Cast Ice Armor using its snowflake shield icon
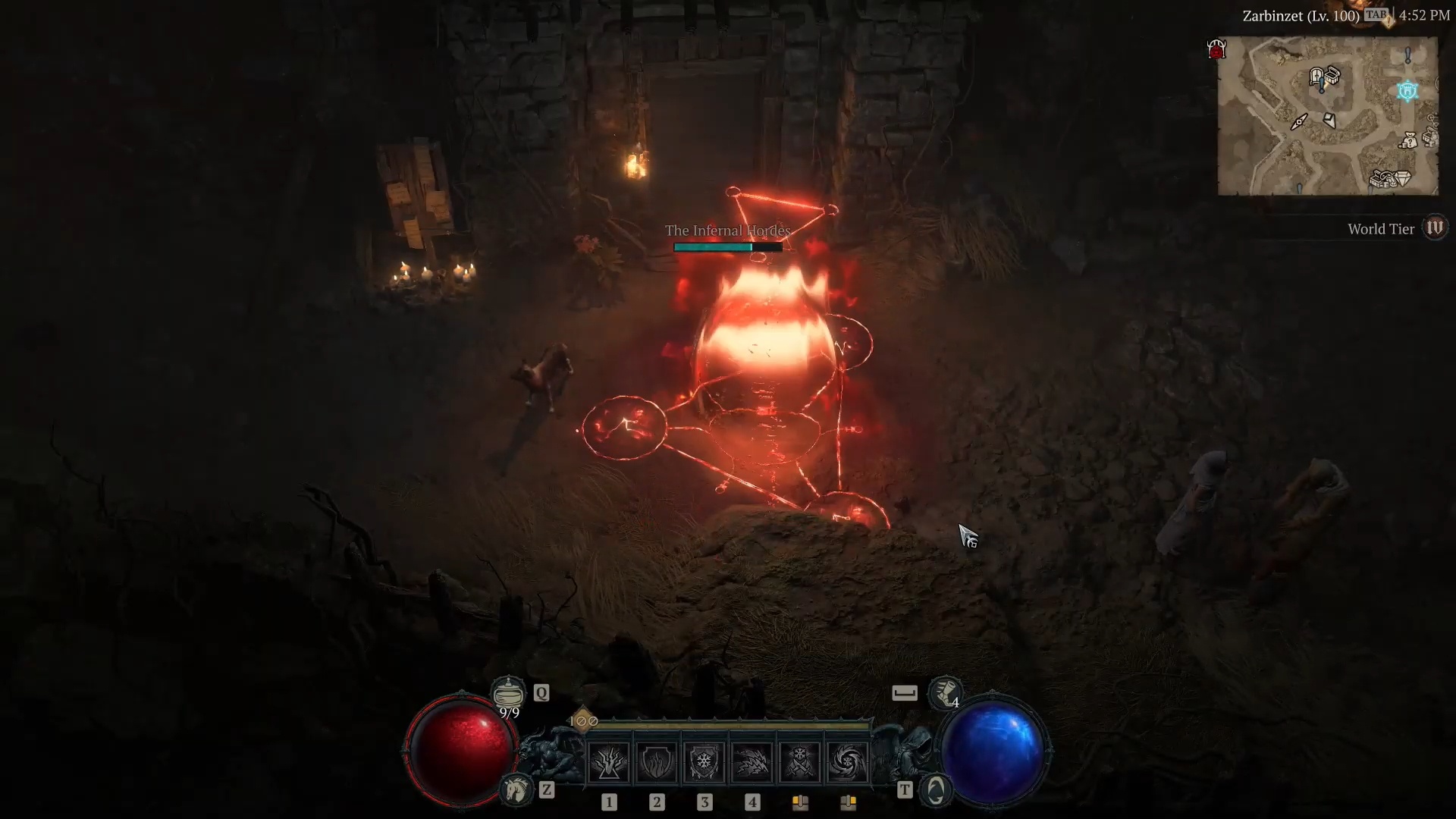 704,761
